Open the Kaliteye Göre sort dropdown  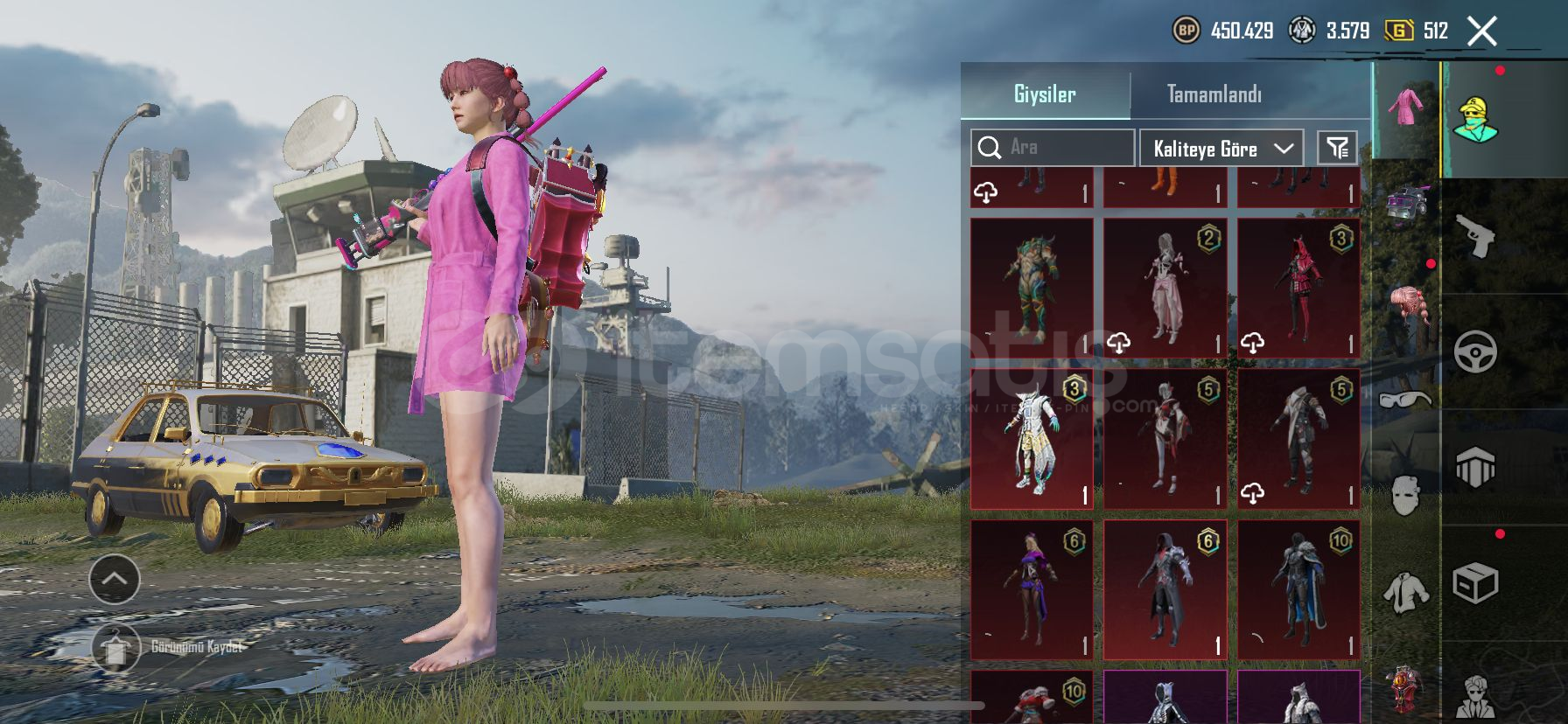coord(1221,149)
